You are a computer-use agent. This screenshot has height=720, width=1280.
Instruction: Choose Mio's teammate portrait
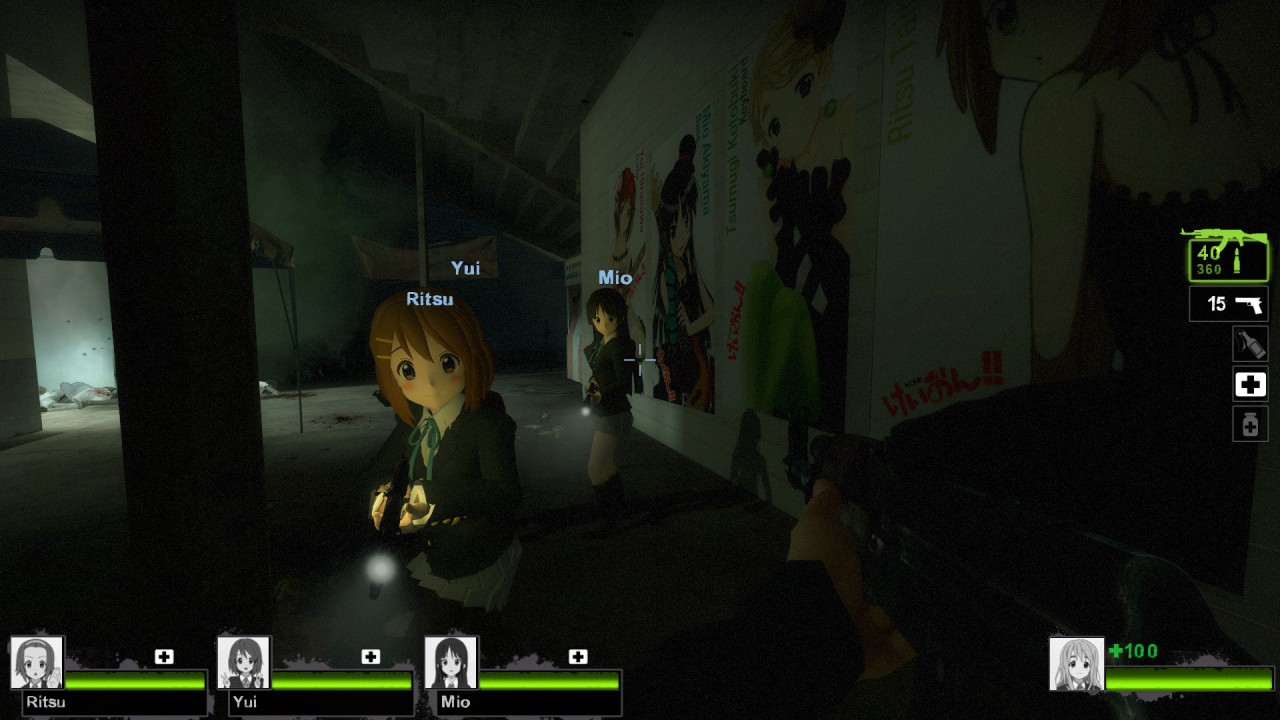click(x=451, y=663)
